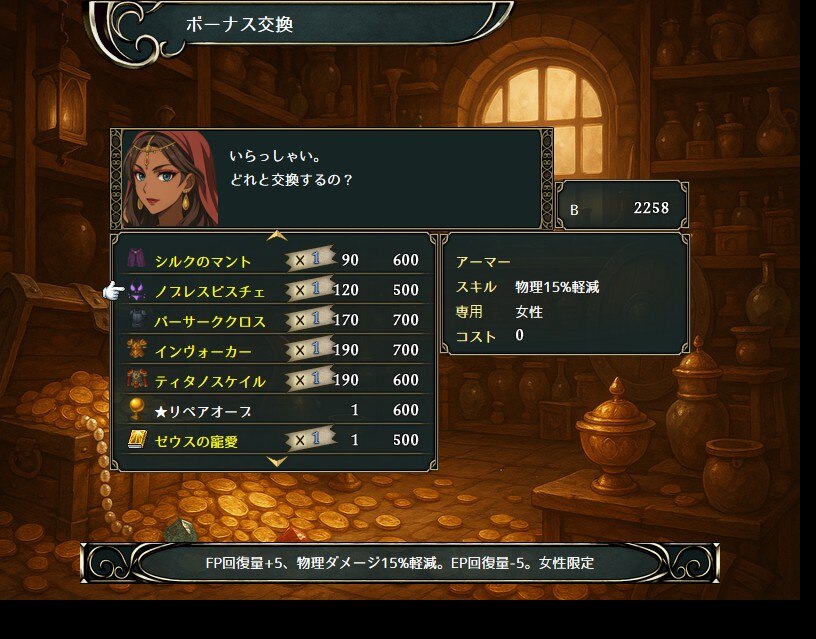The height and width of the screenshot is (639, 816).
Task: Select the ★リペアオーブ item row
Action: (x=203, y=411)
